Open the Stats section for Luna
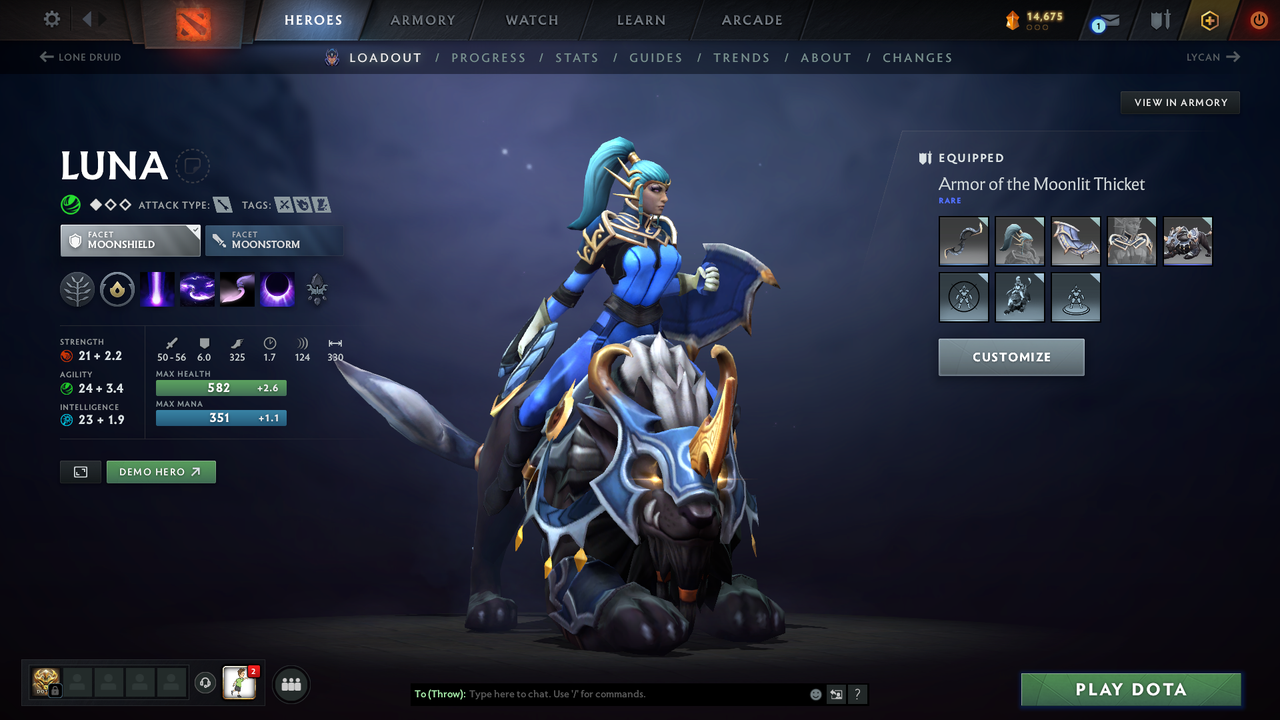 click(577, 57)
